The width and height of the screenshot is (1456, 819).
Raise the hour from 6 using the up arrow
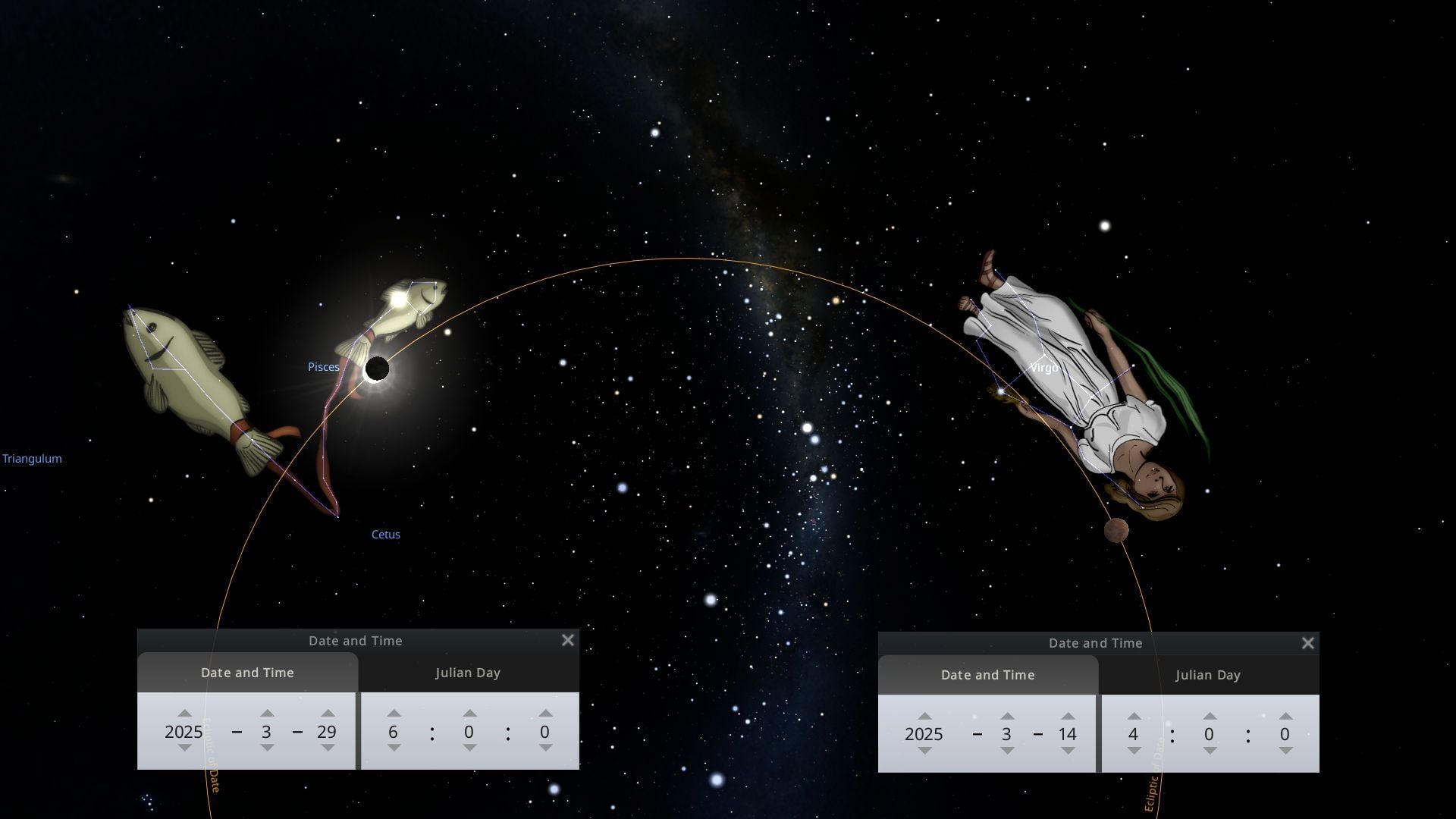pyautogui.click(x=394, y=714)
